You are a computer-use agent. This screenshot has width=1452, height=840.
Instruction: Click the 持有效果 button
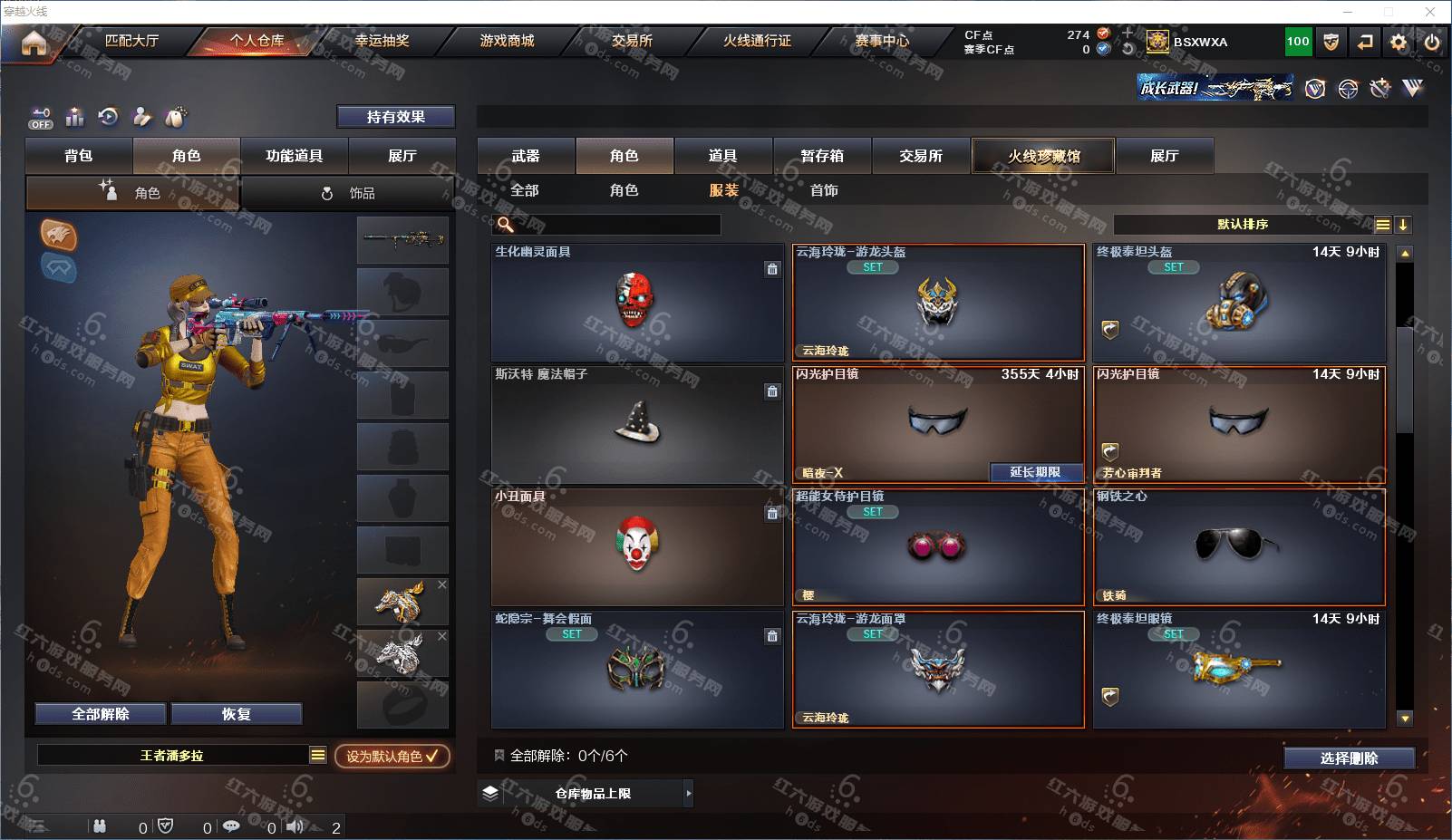coord(395,117)
